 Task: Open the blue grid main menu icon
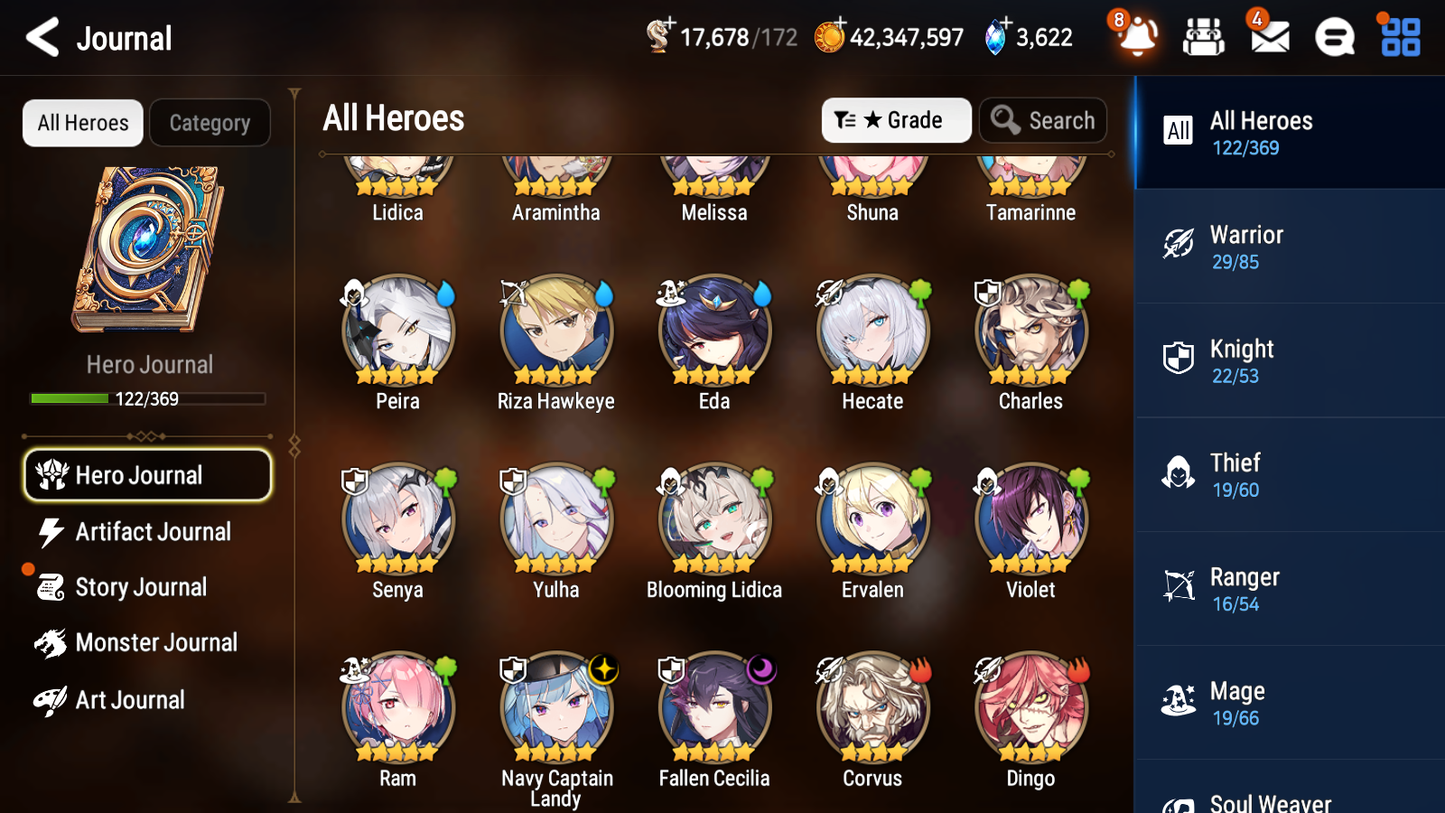tap(1399, 37)
